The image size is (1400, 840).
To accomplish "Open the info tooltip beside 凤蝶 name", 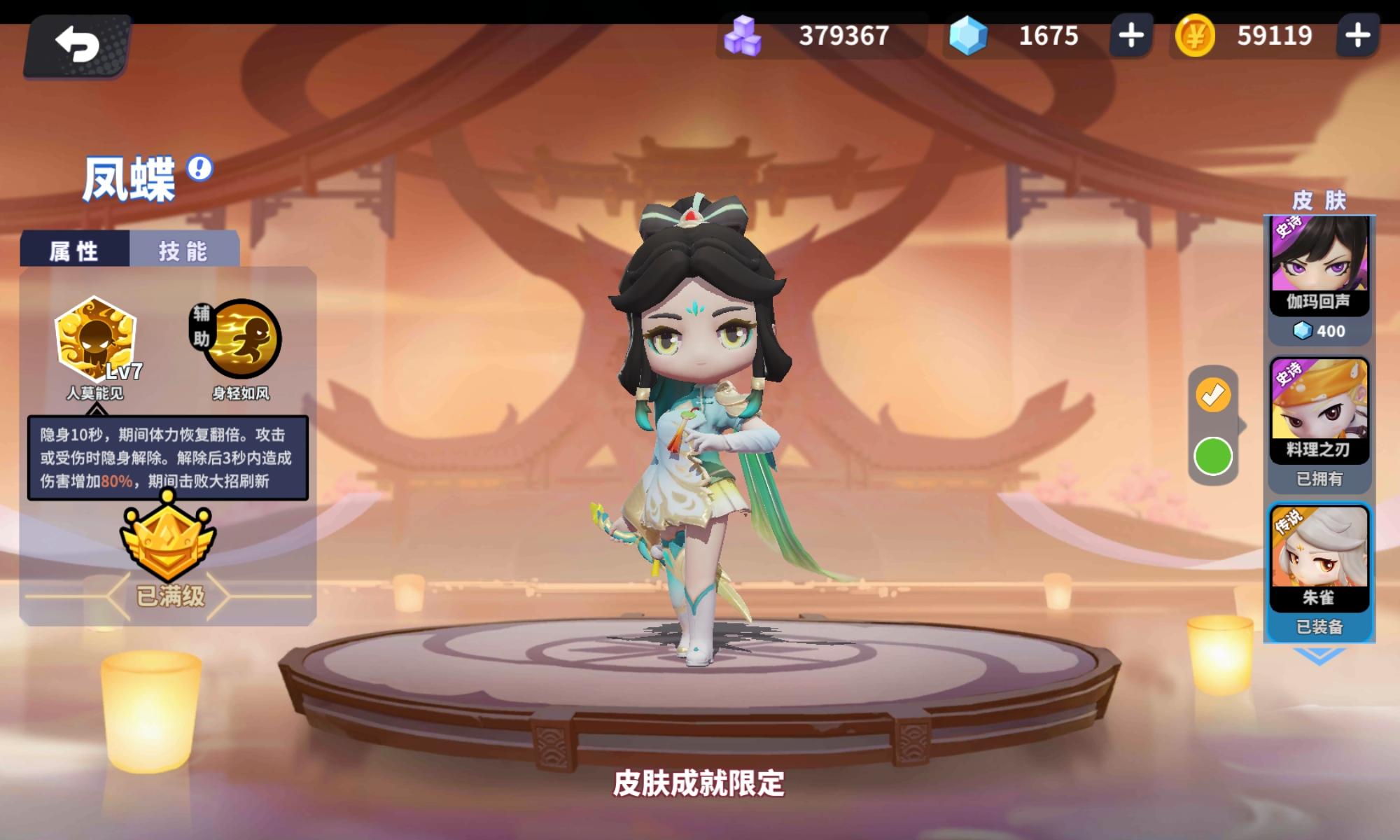I will click(198, 168).
